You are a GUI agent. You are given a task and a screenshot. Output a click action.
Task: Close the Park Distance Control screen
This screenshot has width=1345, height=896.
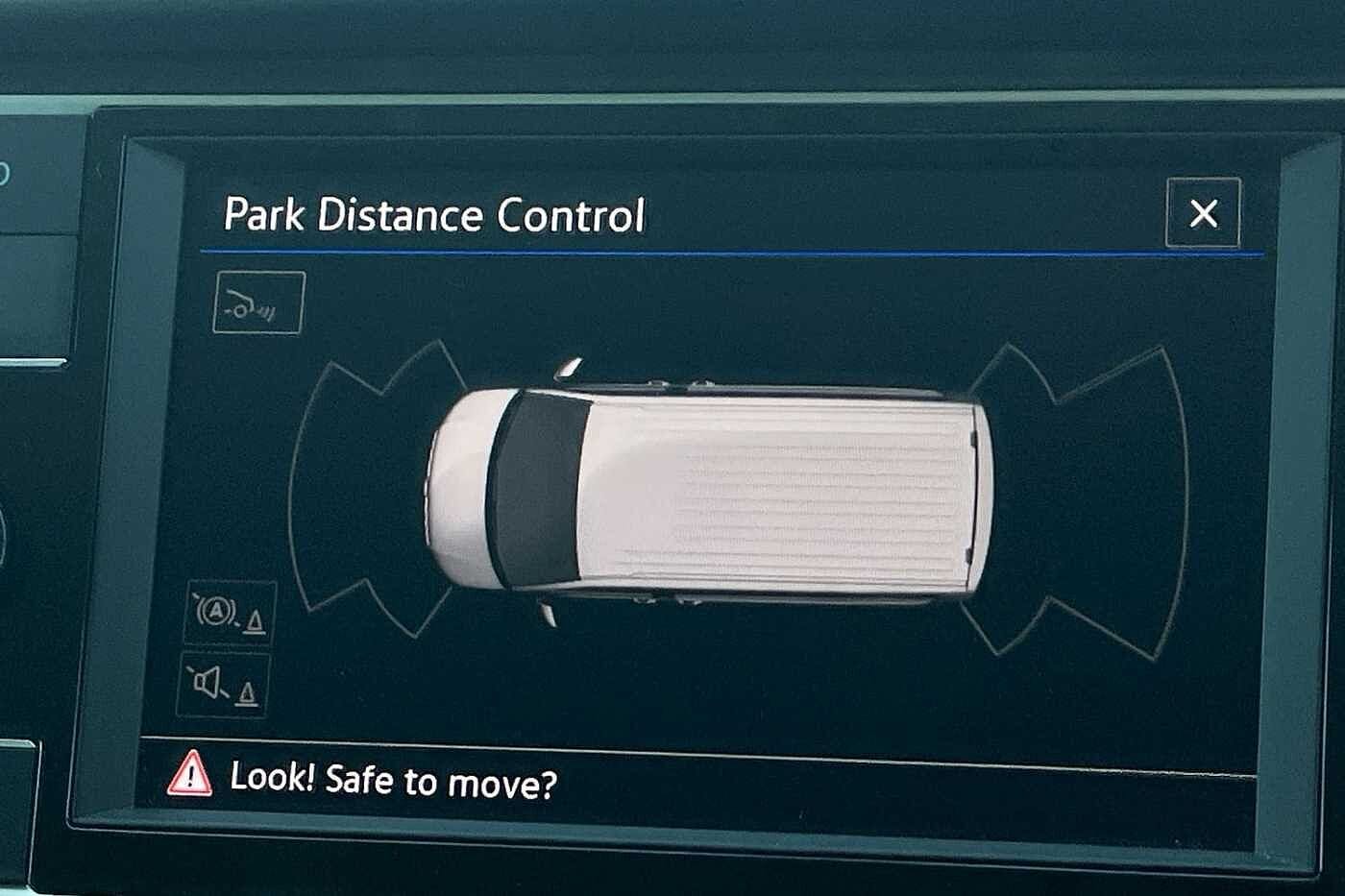[x=1203, y=213]
